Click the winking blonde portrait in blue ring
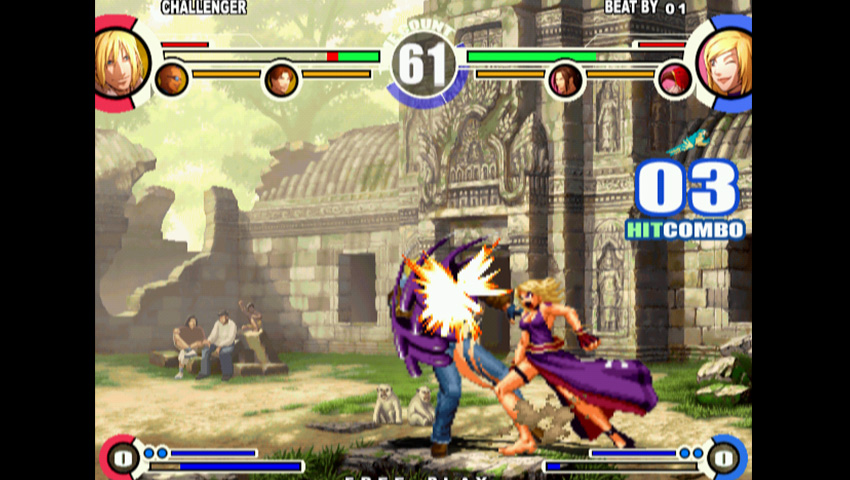 pyautogui.click(x=728, y=63)
